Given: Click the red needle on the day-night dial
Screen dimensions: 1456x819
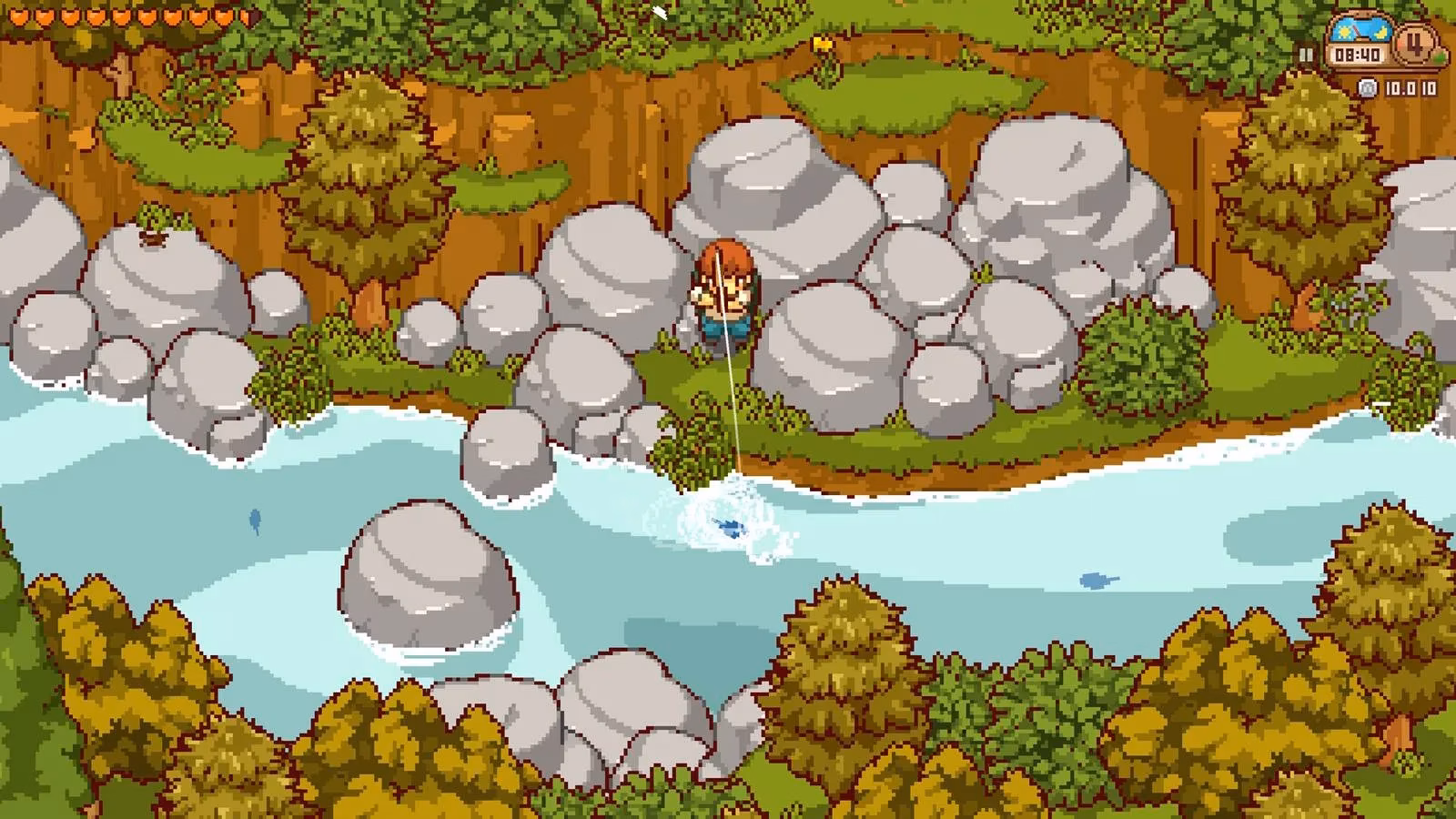Looking at the screenshot, I should tap(1357, 30).
